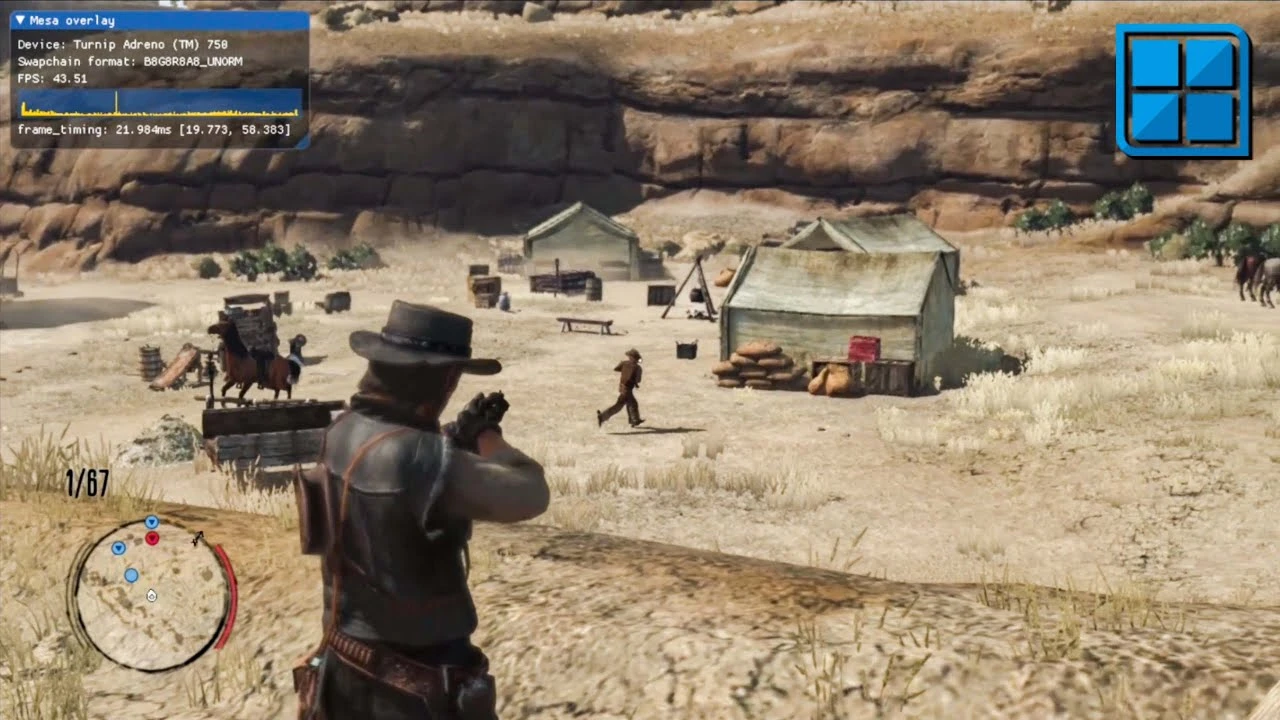The height and width of the screenshot is (720, 1280).
Task: Select the topmost blue blip on the minimap
Action: coord(152,522)
